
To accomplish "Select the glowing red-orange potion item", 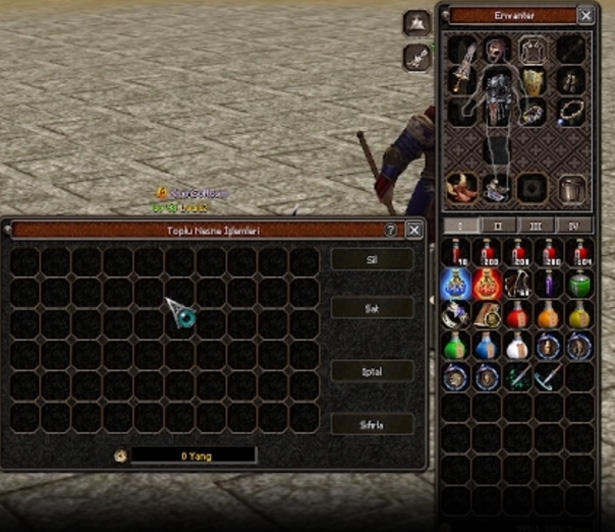I will [x=487, y=283].
